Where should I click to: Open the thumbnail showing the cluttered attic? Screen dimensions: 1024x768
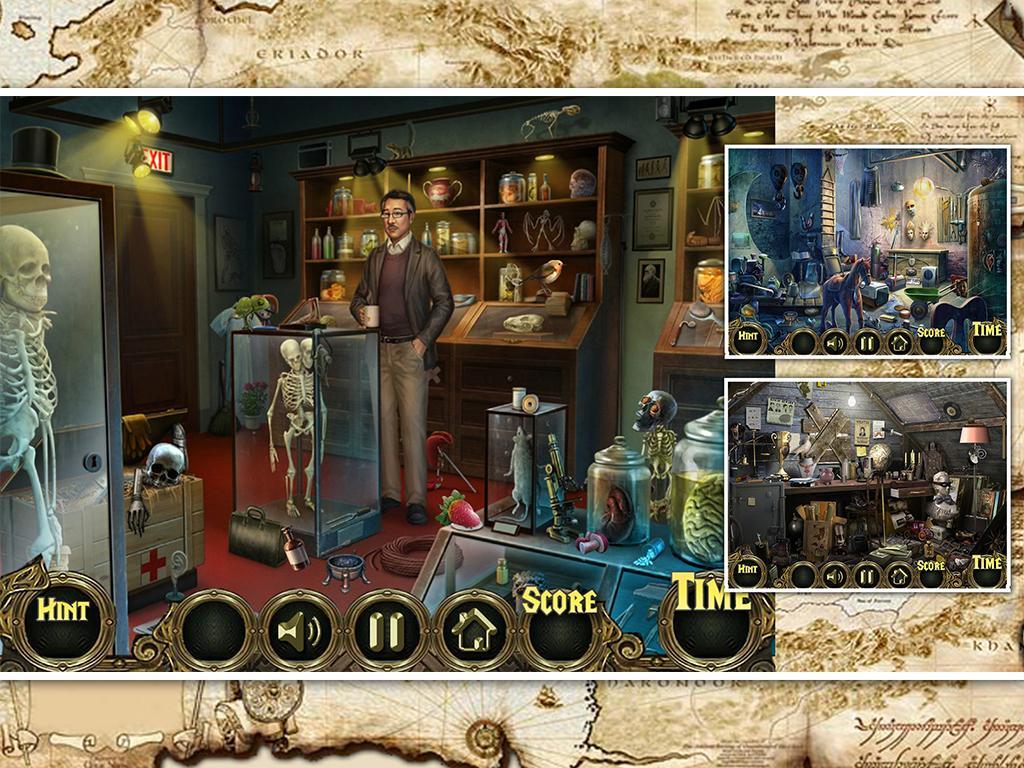pyautogui.click(x=867, y=483)
